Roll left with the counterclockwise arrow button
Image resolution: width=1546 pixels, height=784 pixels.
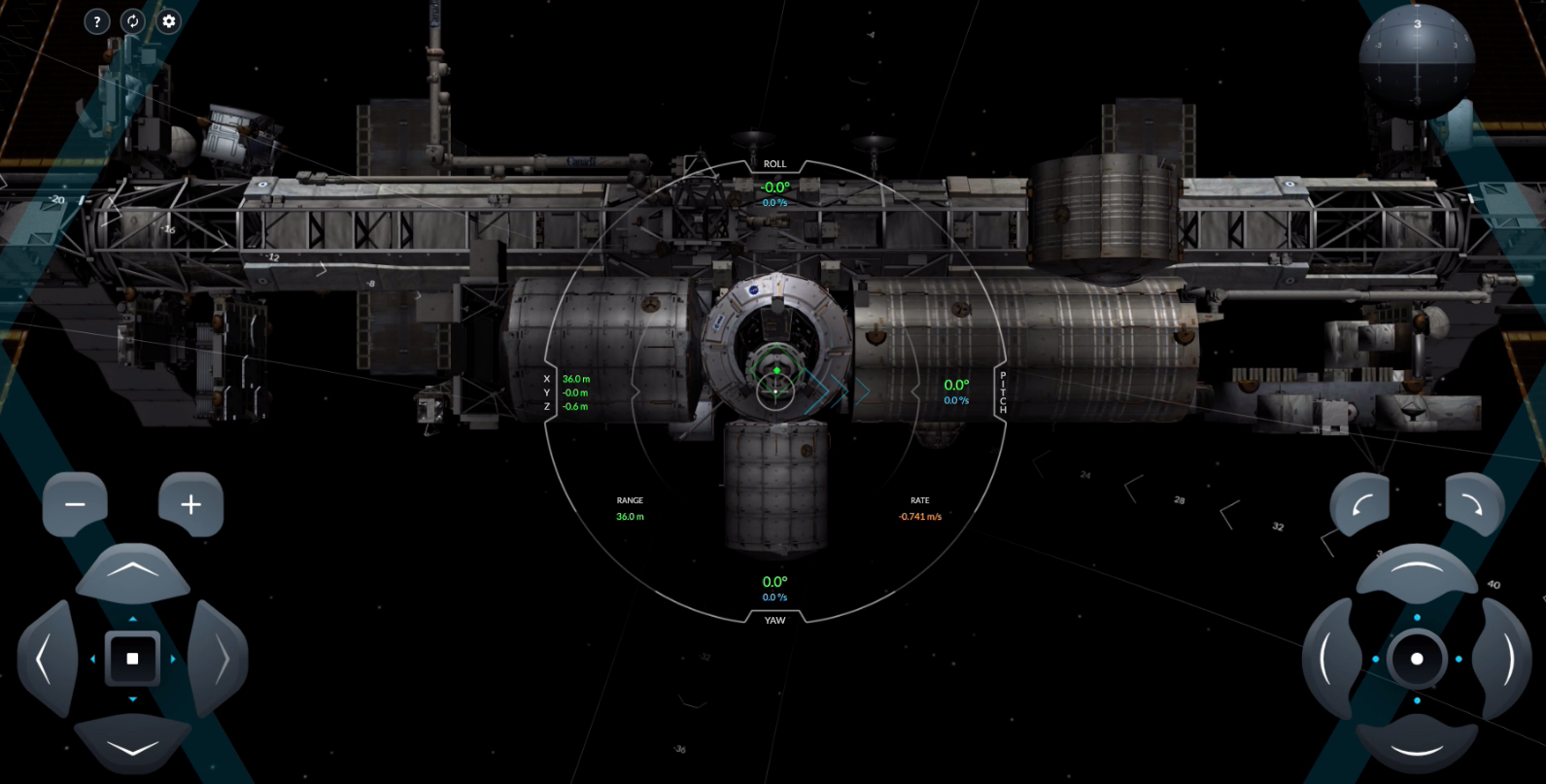[1360, 504]
